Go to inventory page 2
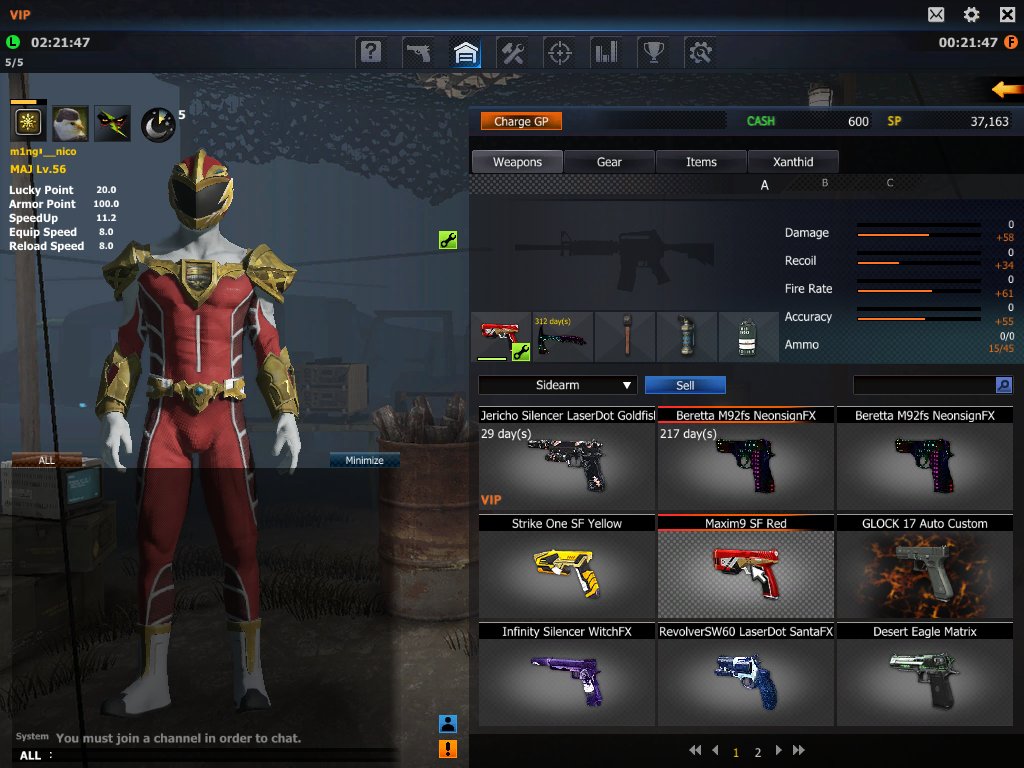The width and height of the screenshot is (1024, 768). pos(758,752)
